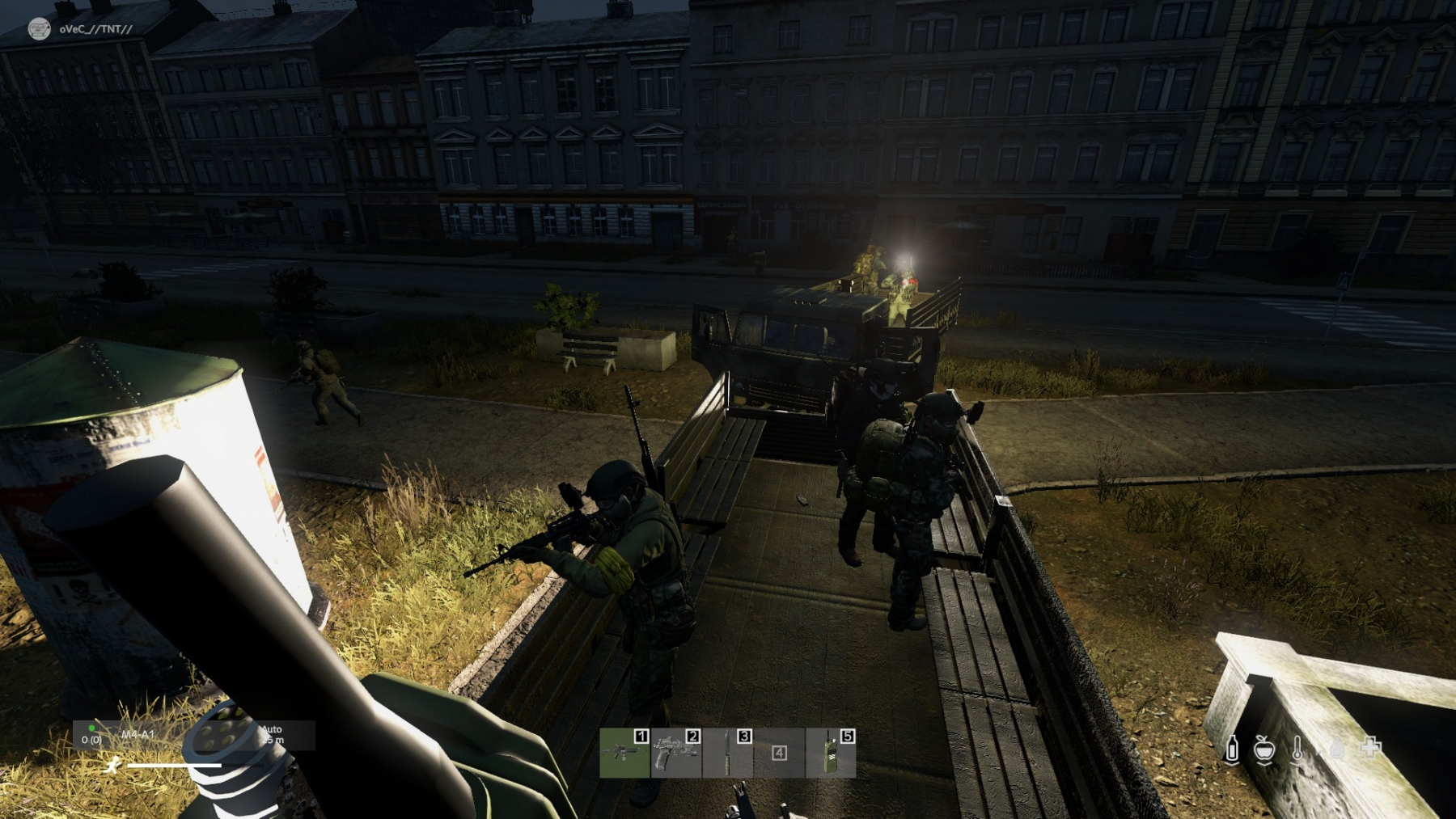The height and width of the screenshot is (819, 1456).
Task: Check the thermometer temperature icon
Action: [1298, 749]
